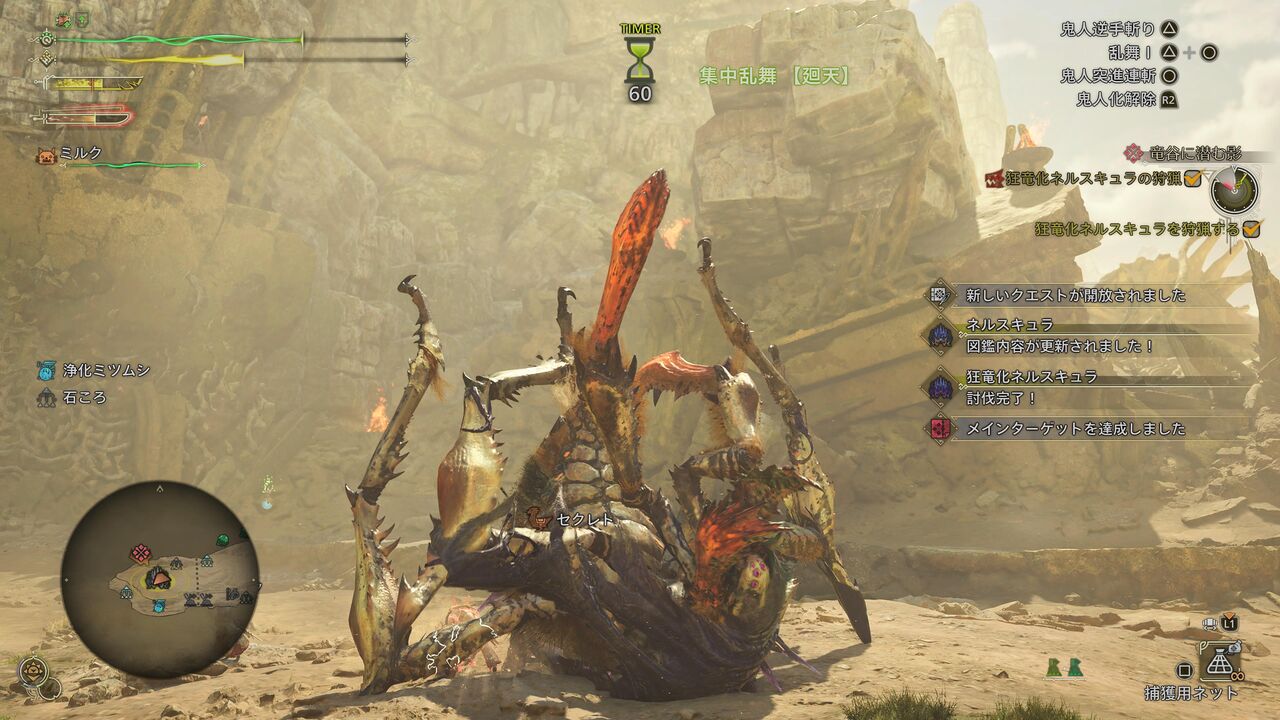
Task: Select the 石ころ item entry
Action: click(x=72, y=398)
